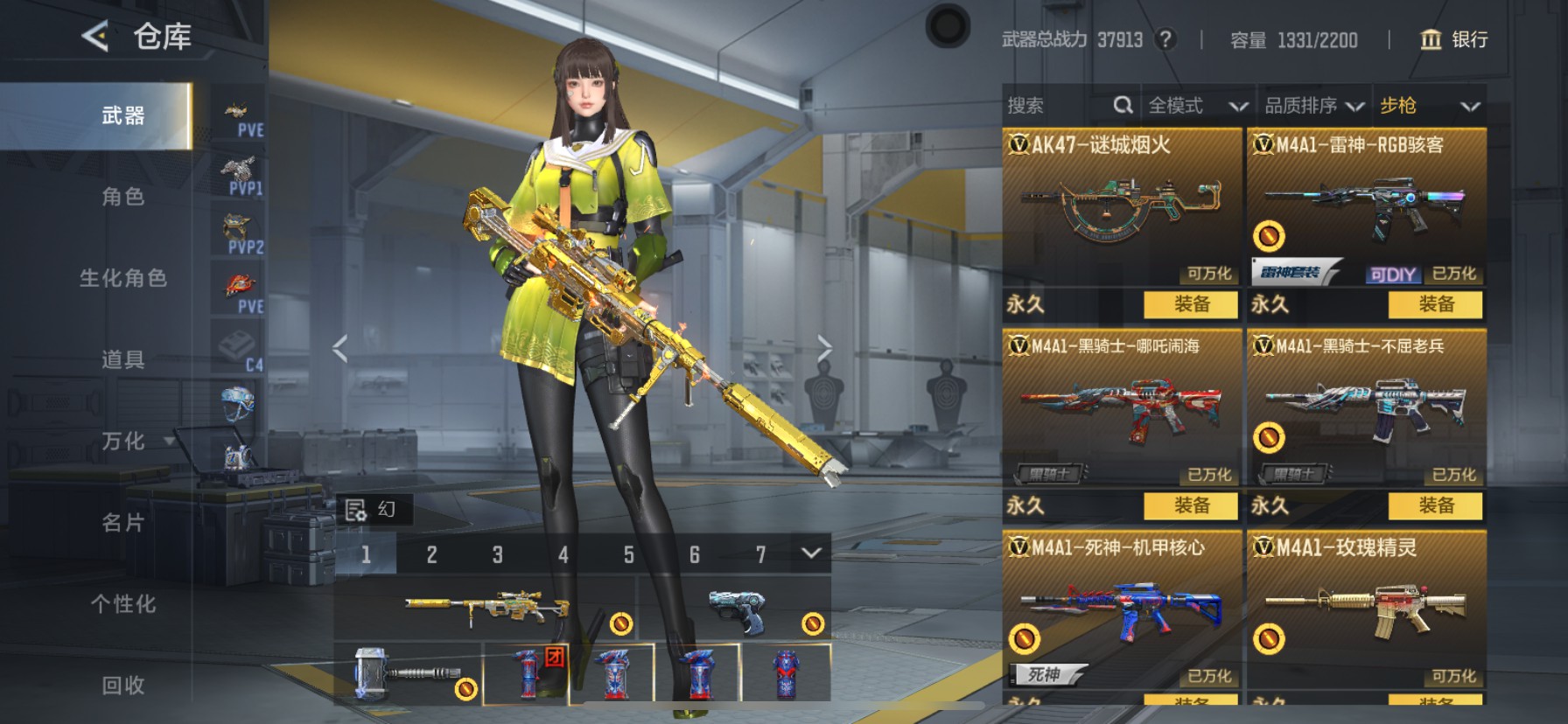
Task: Go back from the 仓库 screen
Action: tap(95, 37)
